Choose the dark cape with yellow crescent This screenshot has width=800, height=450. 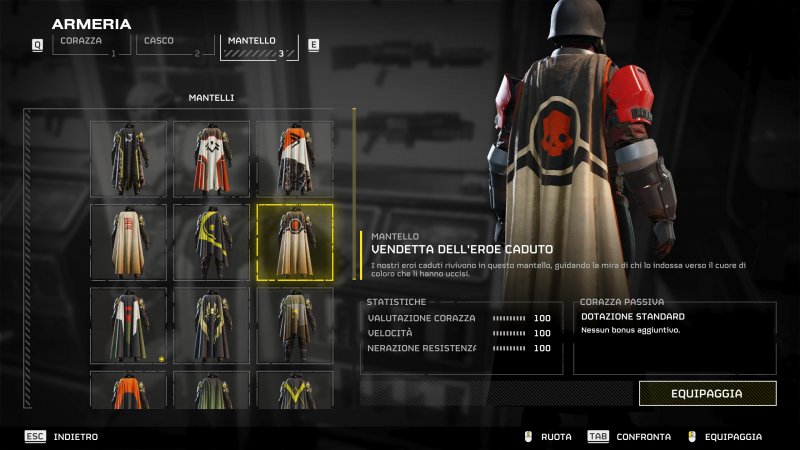(212, 242)
